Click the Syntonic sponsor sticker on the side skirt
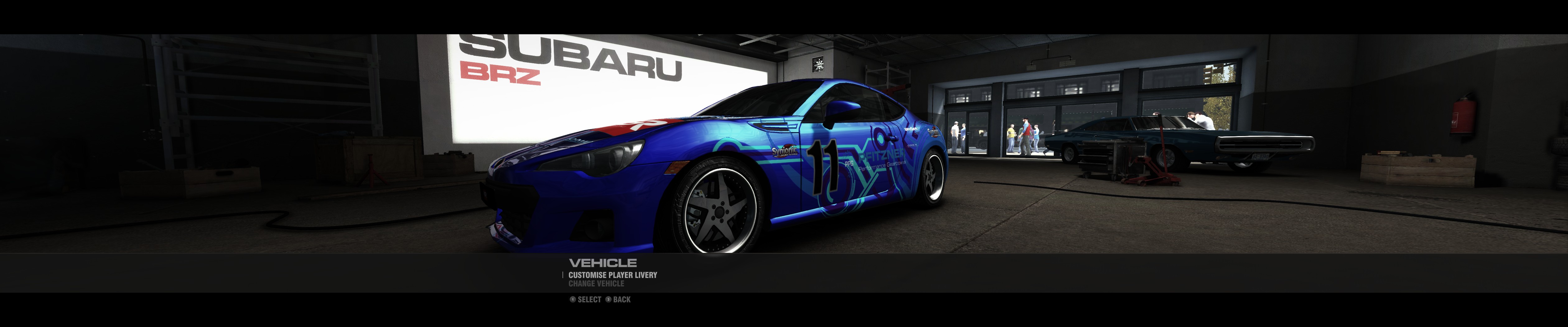The height and width of the screenshot is (327, 1568). 785,152
